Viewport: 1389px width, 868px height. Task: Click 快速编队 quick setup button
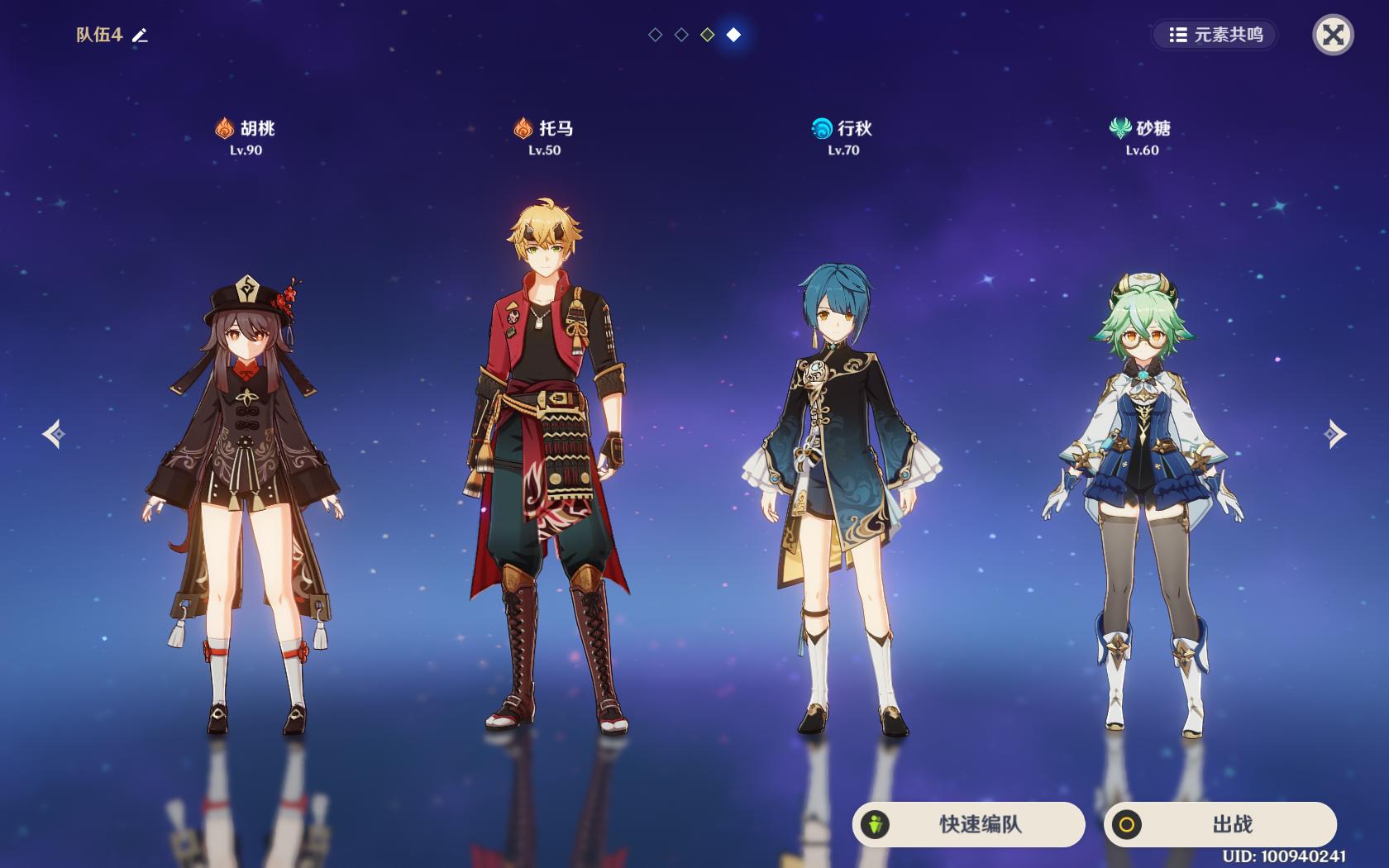point(968,824)
